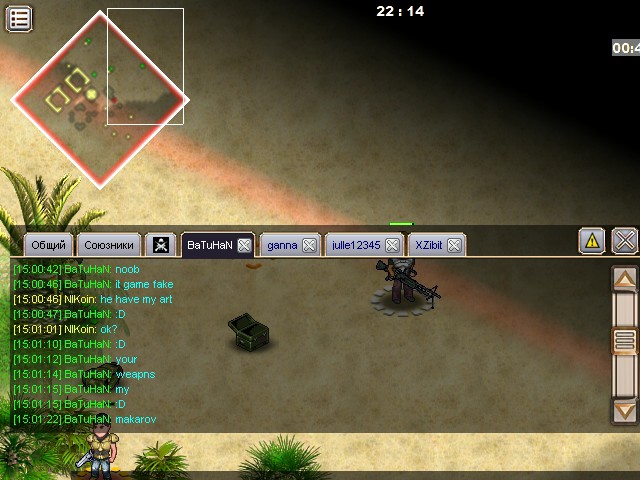Switch to the Общий chat tab
Image resolution: width=640 pixels, height=480 pixels.
(x=48, y=245)
